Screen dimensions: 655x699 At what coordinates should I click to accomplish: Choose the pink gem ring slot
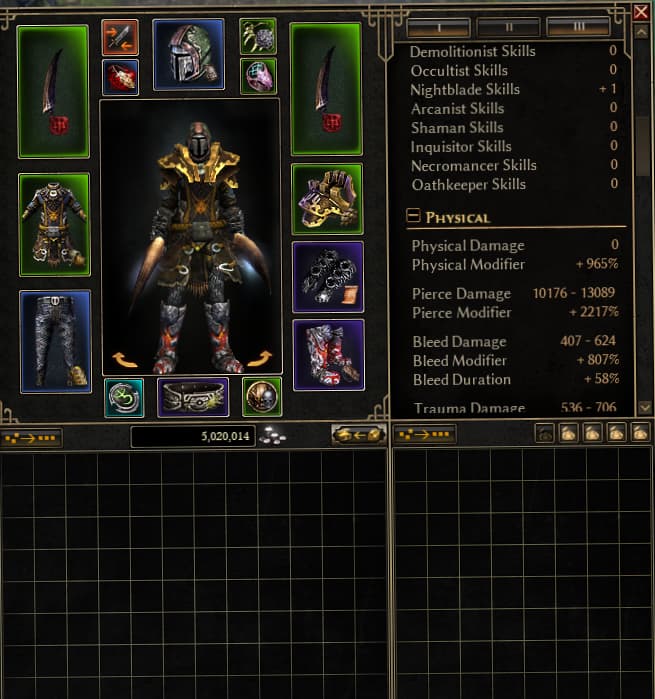259,76
